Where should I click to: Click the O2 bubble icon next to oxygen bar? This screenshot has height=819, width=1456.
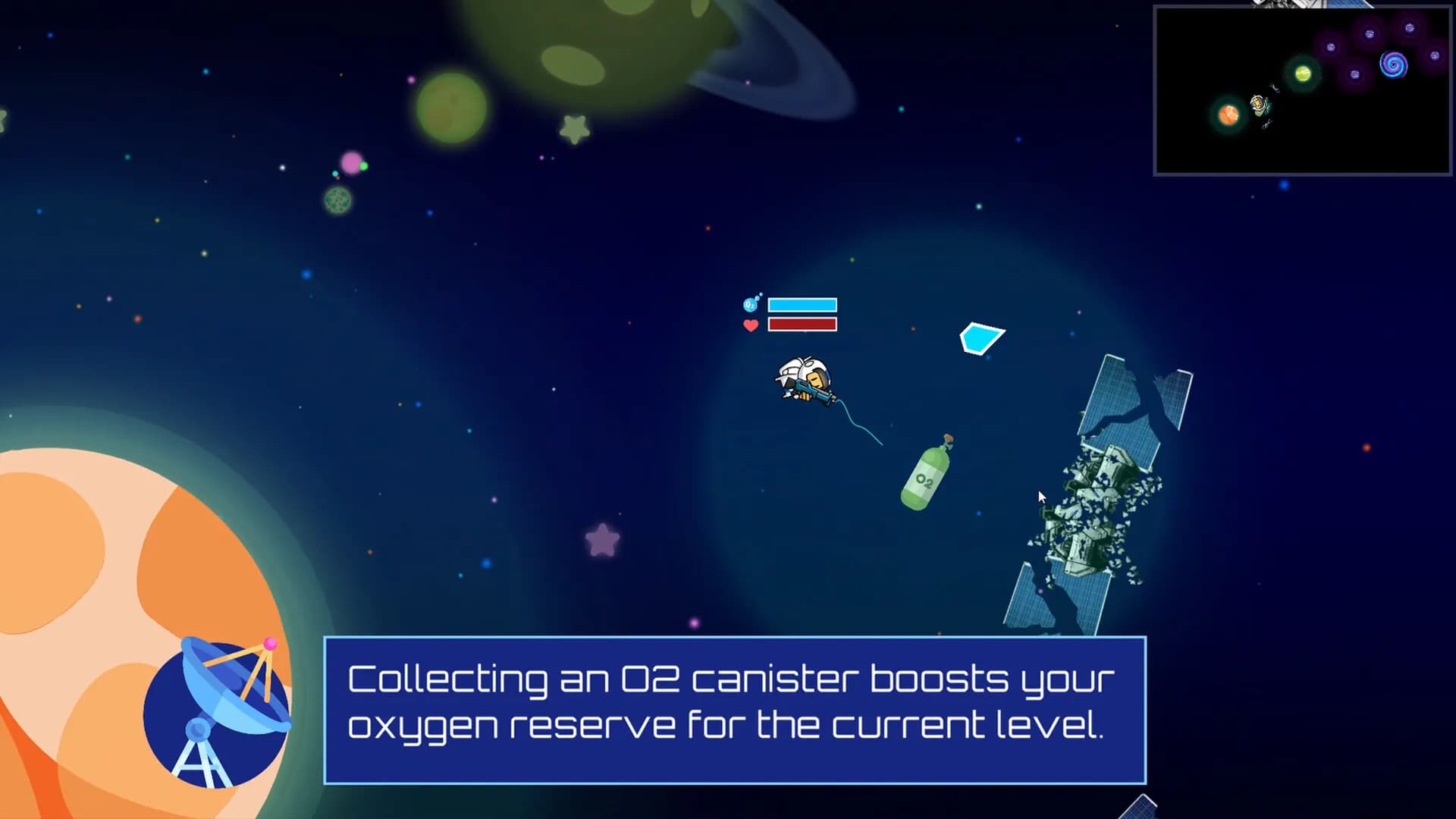pyautogui.click(x=749, y=303)
